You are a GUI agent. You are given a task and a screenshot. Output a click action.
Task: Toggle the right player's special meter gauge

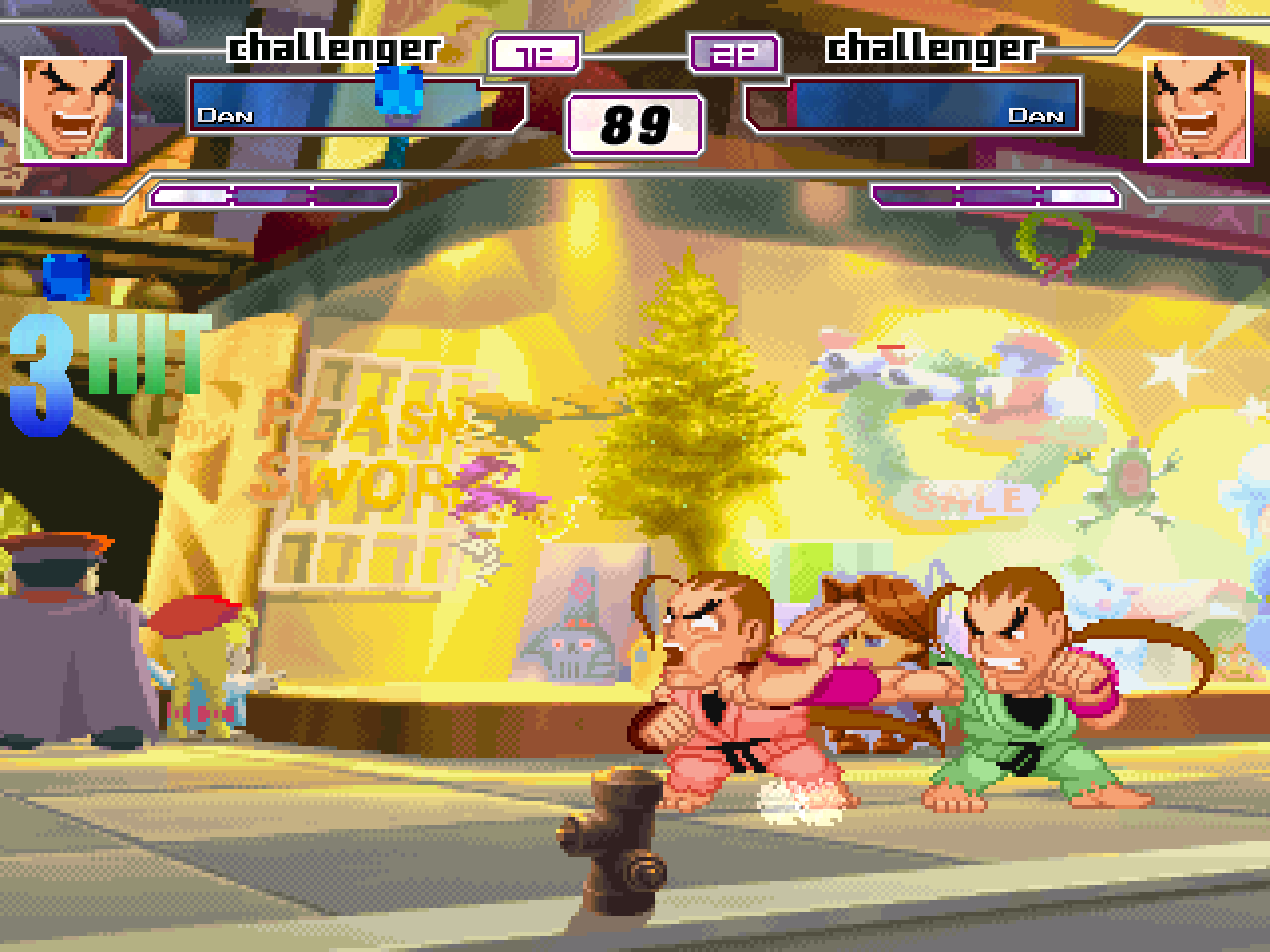point(995,196)
